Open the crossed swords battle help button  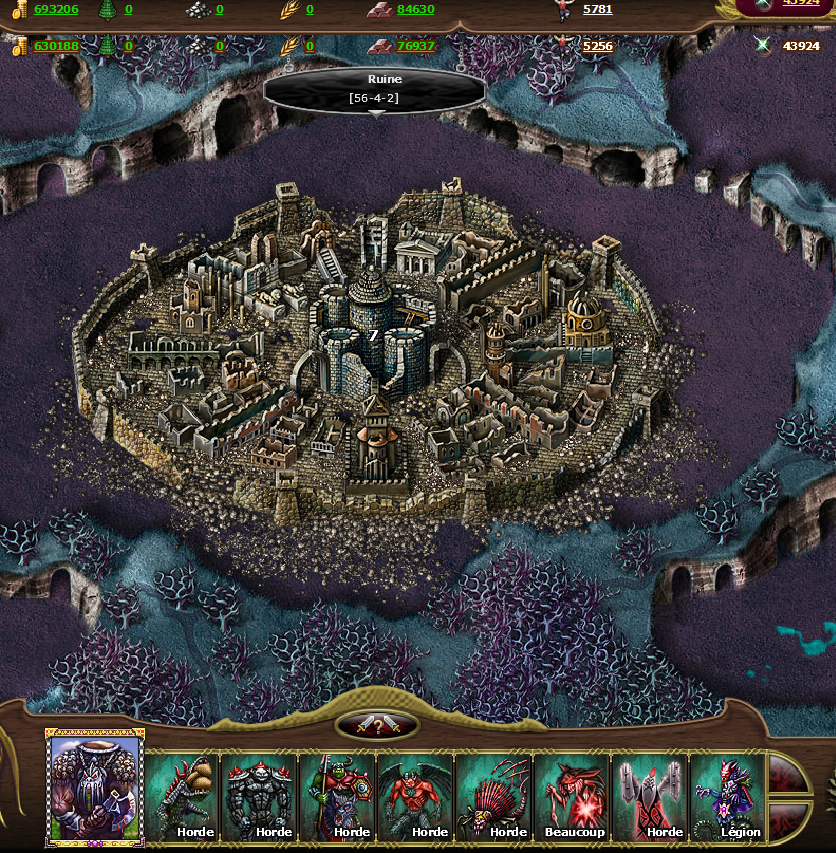[376, 726]
